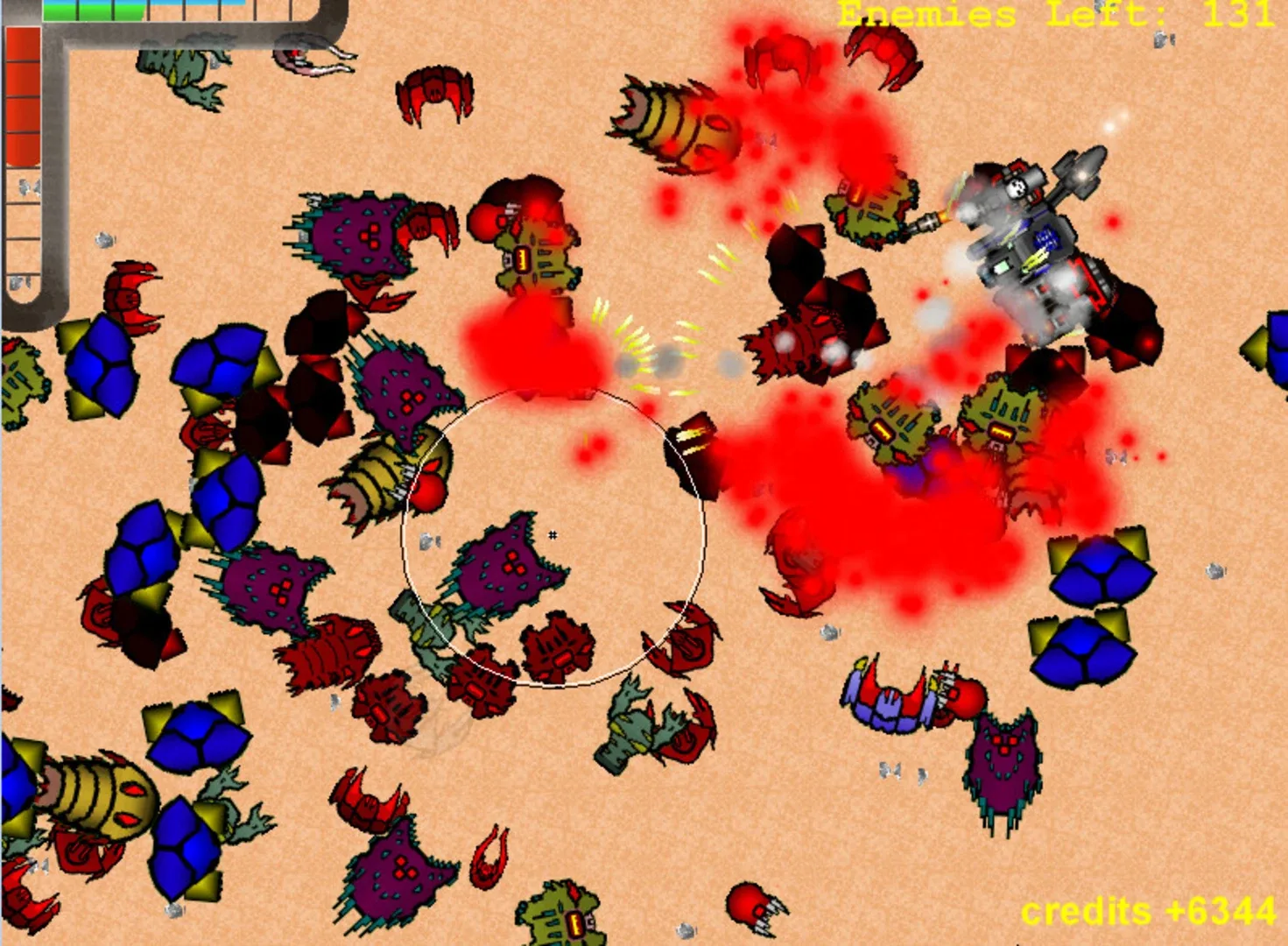Click the green horizontal status bar
Viewport: 1288px width, 946px height.
click(92, 14)
